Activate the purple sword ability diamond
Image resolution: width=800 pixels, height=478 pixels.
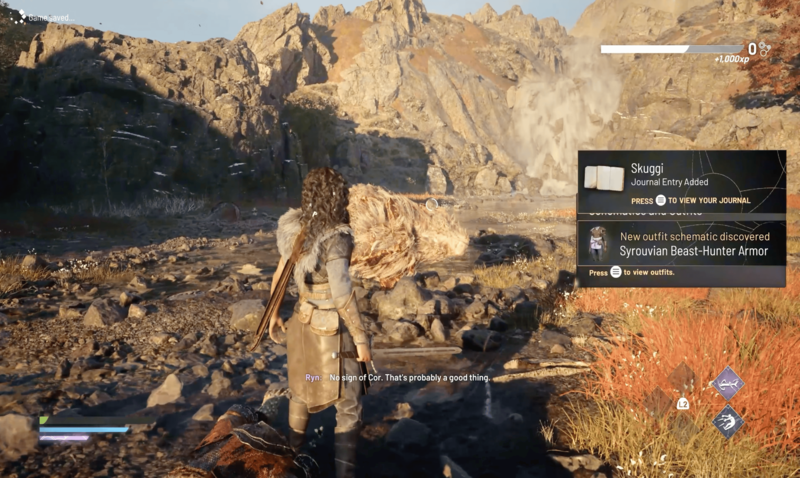tap(727, 381)
